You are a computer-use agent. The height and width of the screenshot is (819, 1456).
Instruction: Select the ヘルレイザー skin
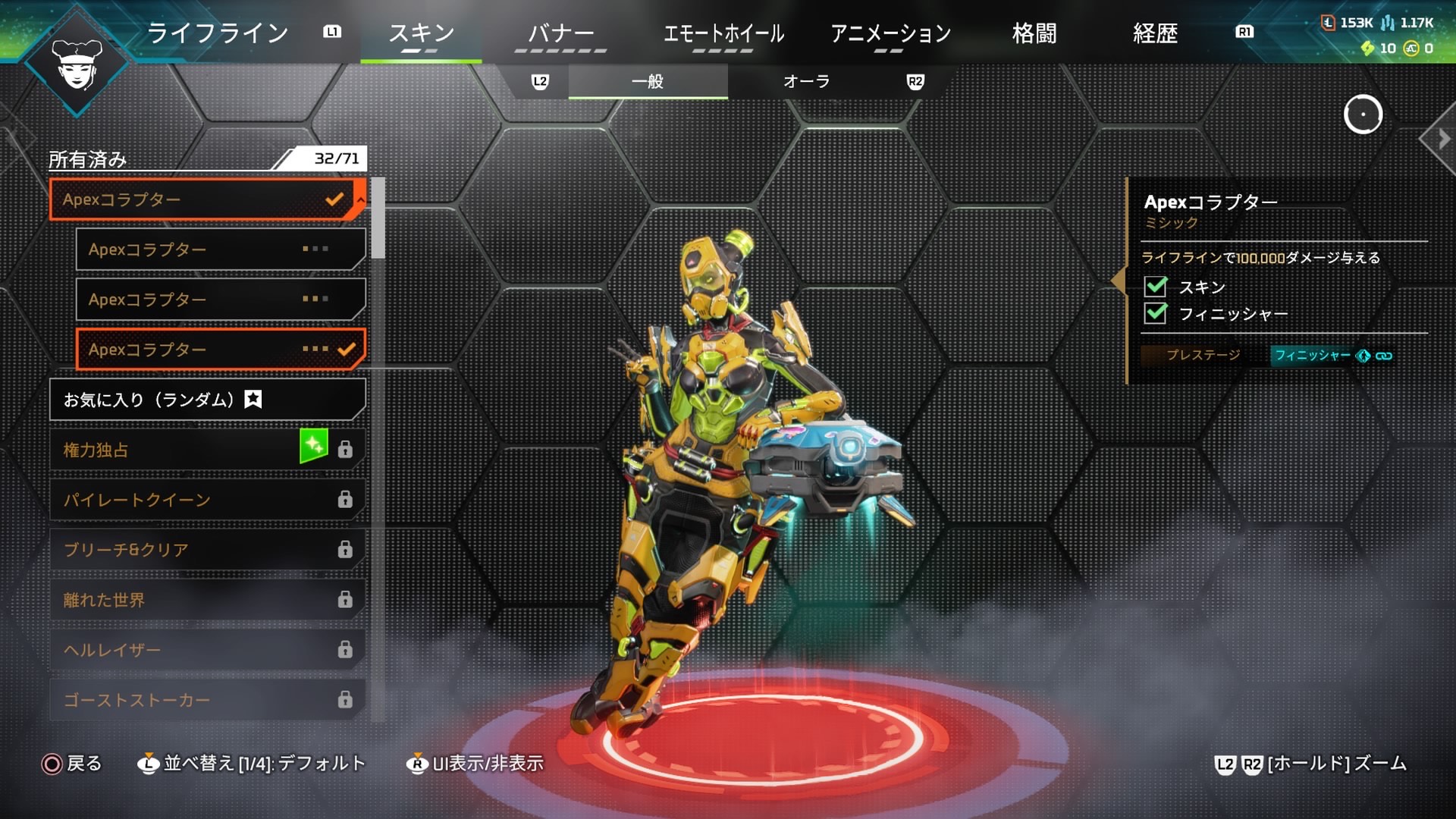pos(207,650)
